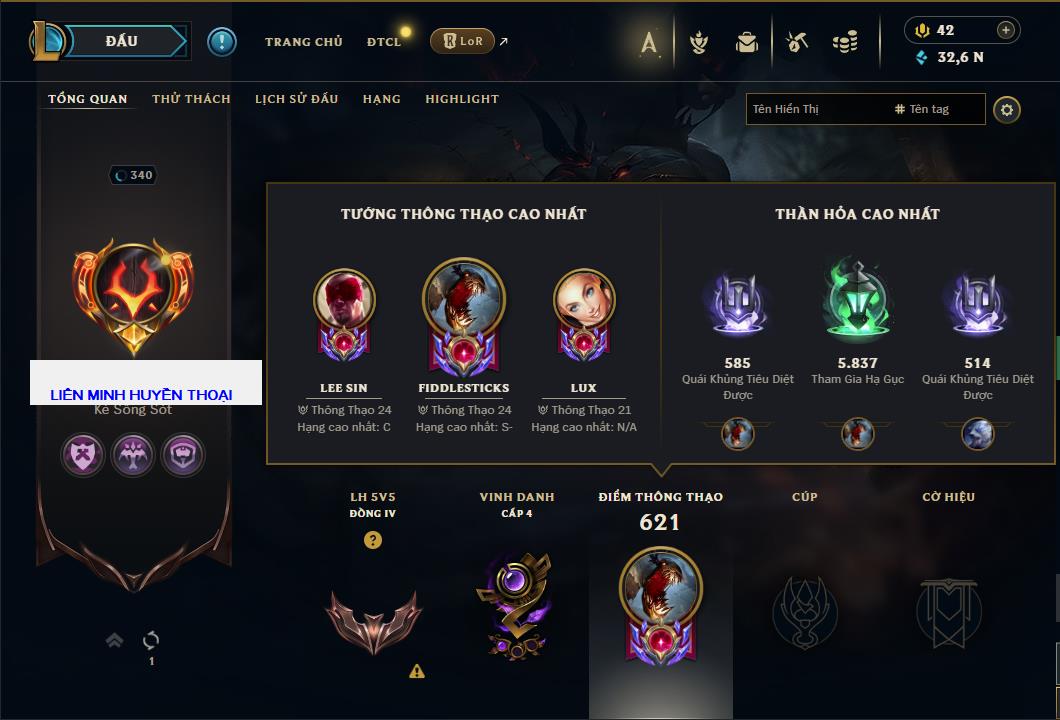This screenshot has height=720, width=1060.
Task: Select the TỔNG QUAN overview tab
Action: click(88, 99)
